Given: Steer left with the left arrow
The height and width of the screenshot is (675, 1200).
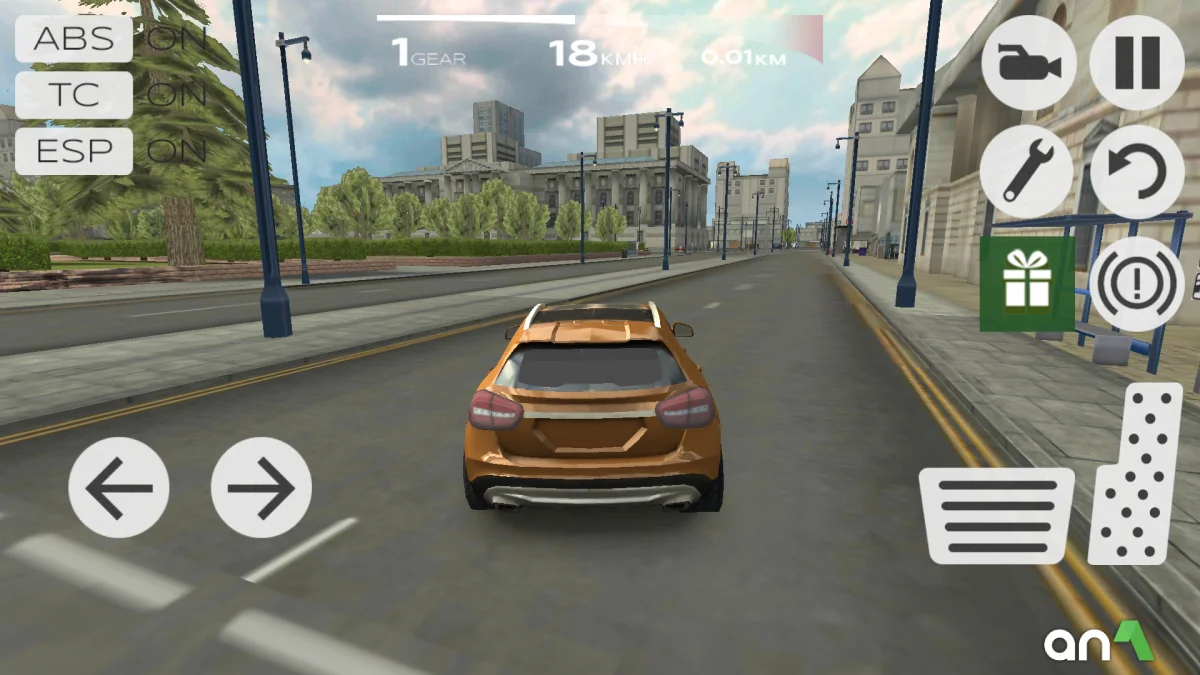Looking at the screenshot, I should 119,488.
